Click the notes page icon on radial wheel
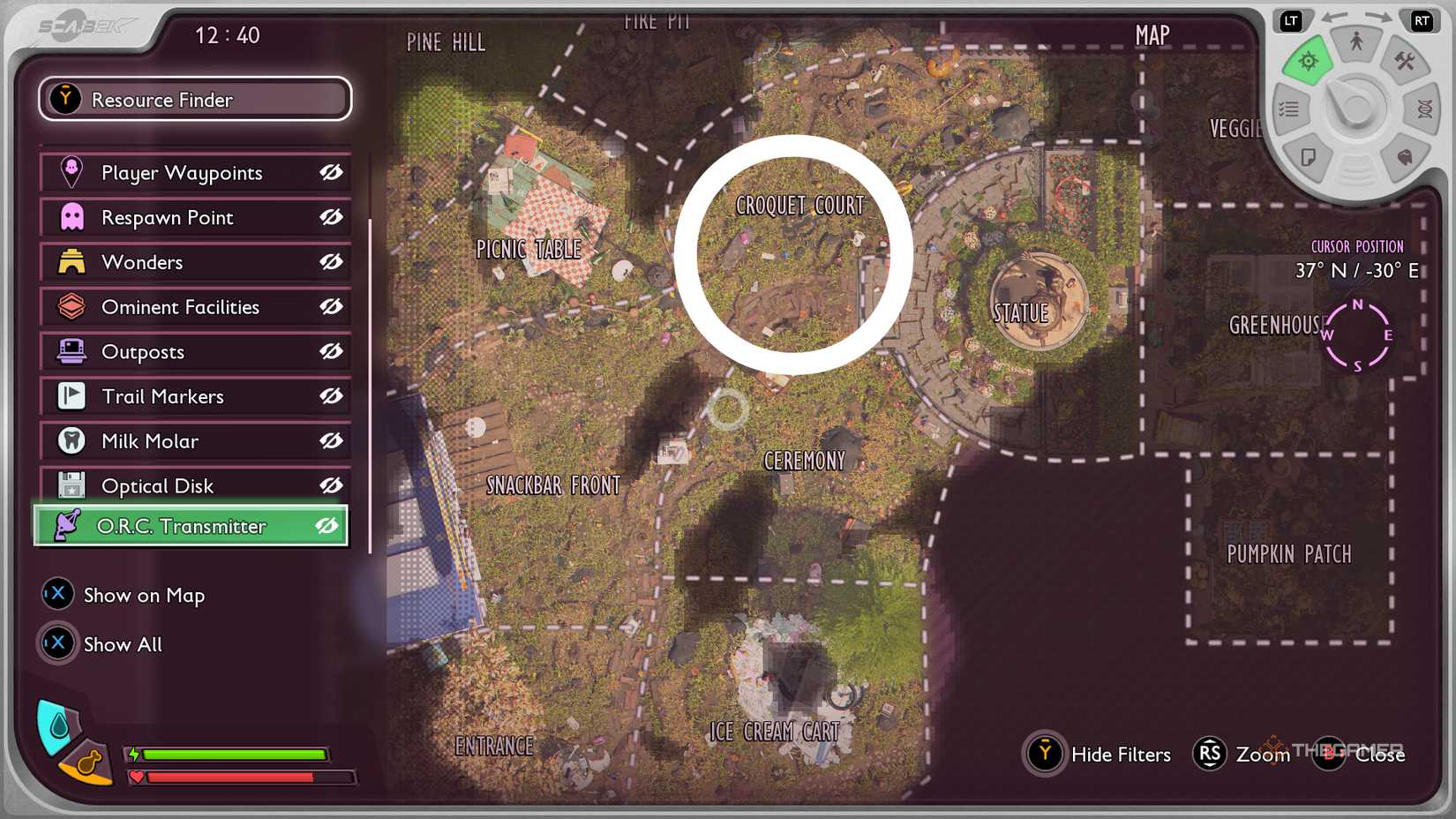This screenshot has width=1456, height=819. [x=1310, y=157]
